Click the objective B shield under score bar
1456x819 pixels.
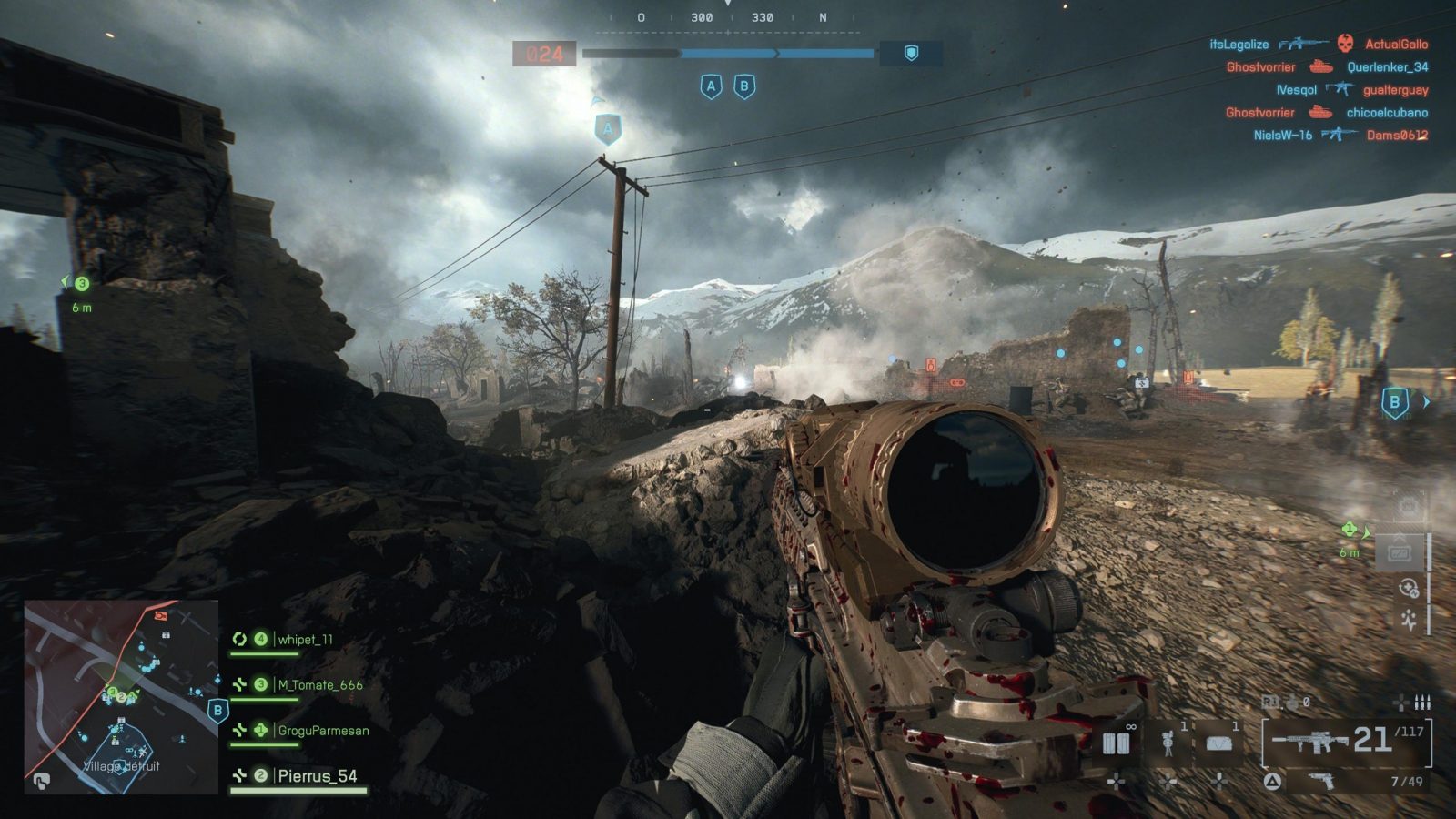pos(744,86)
